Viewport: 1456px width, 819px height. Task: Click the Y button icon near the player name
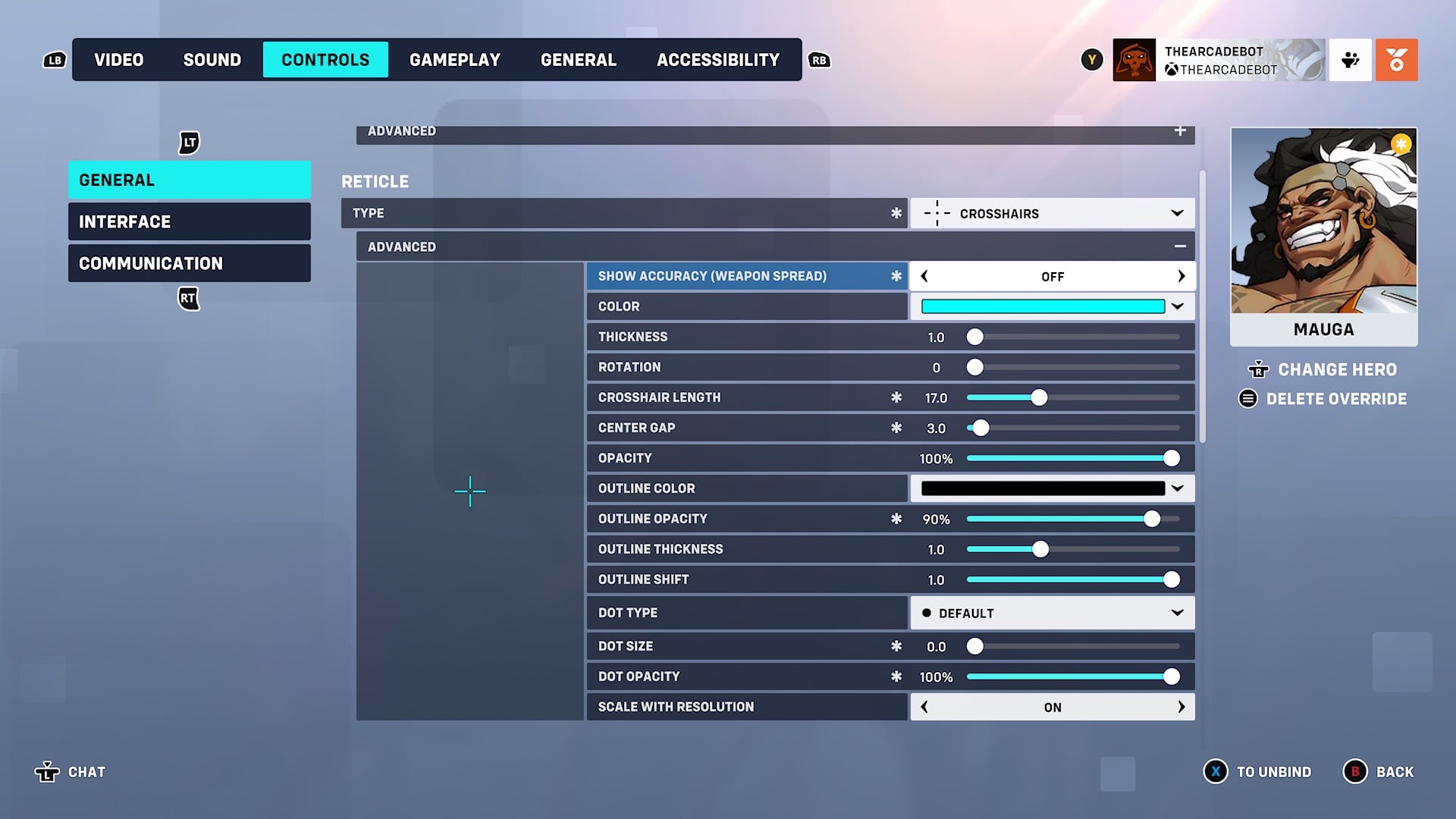pyautogui.click(x=1092, y=58)
